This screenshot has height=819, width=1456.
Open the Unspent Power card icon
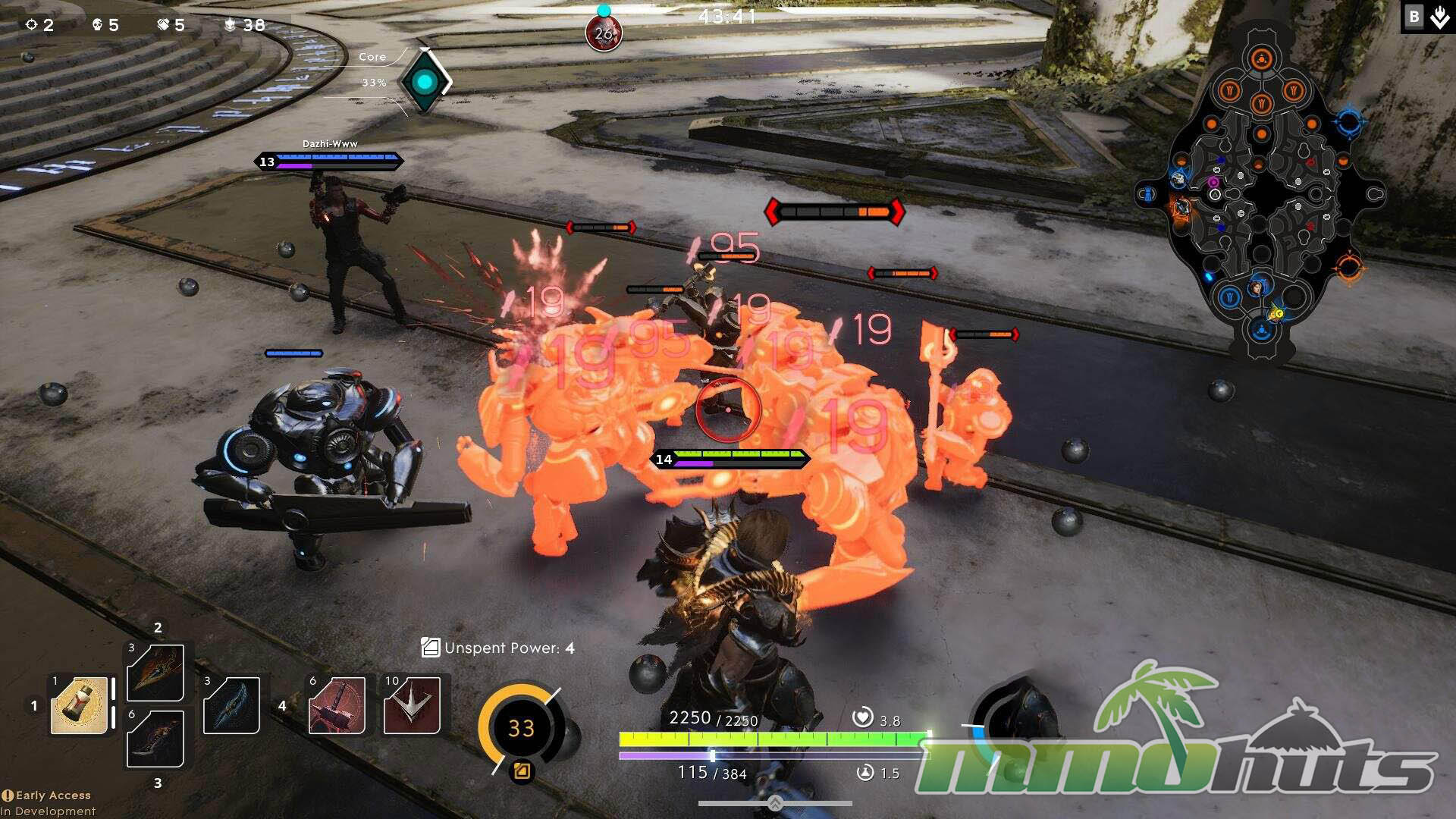(430, 648)
